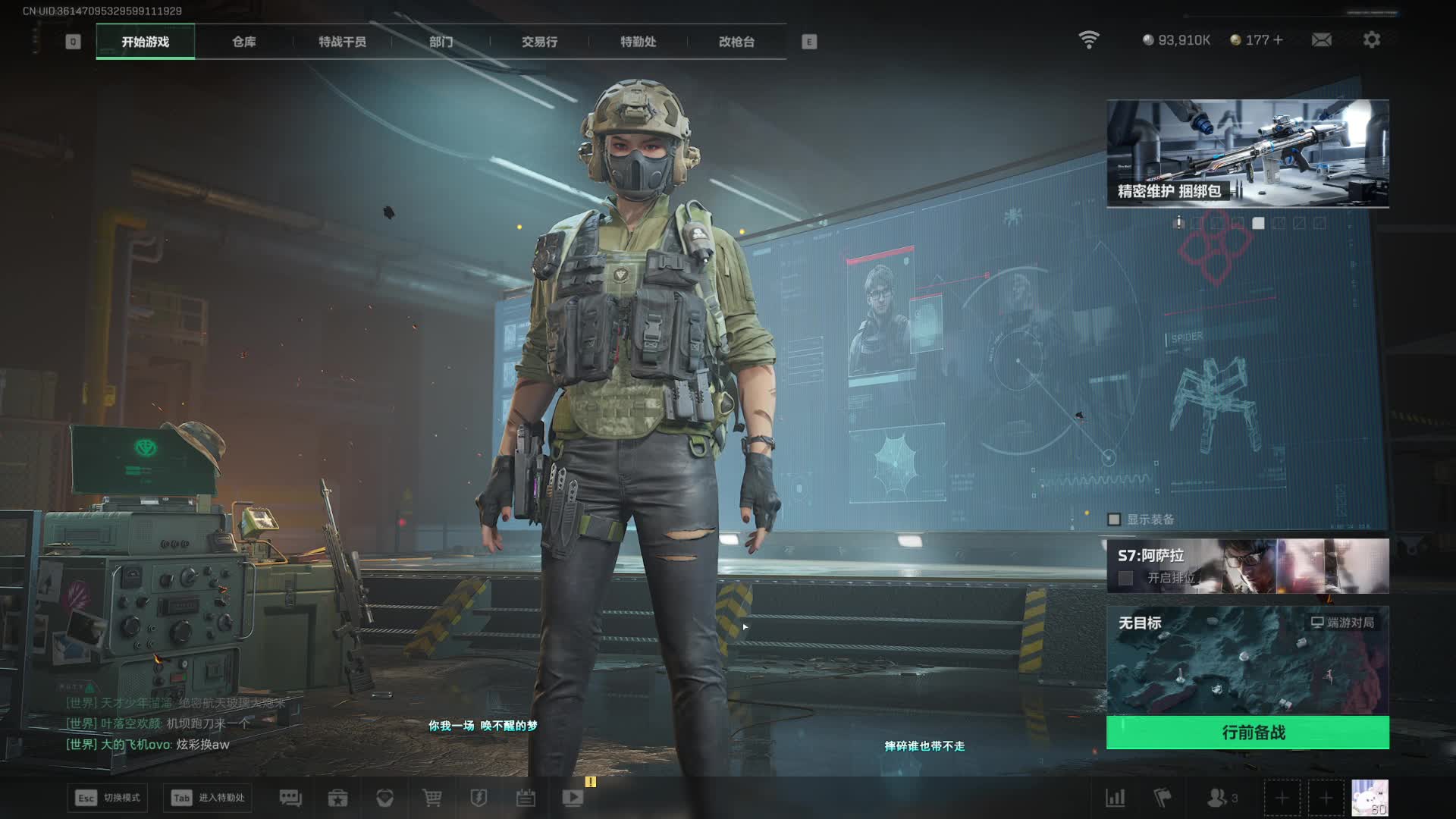Go to the 交易行 tab

point(539,42)
